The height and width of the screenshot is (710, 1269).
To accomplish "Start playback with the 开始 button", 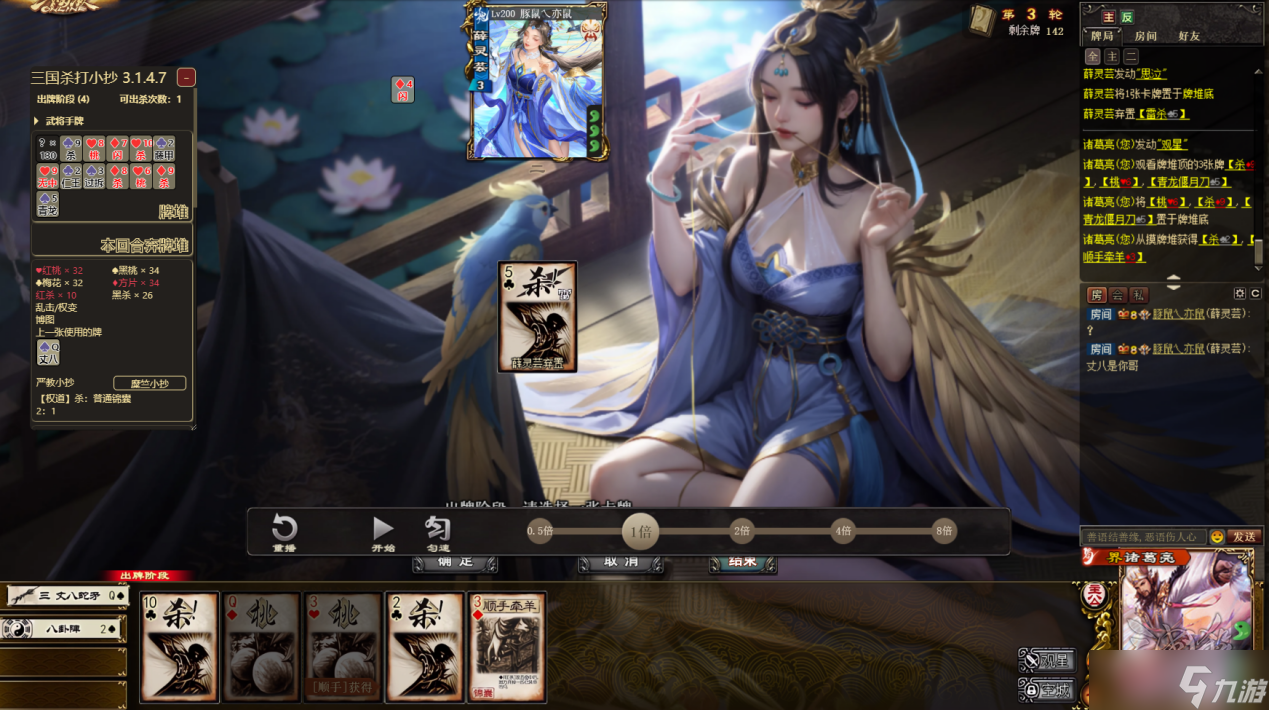I will click(383, 532).
